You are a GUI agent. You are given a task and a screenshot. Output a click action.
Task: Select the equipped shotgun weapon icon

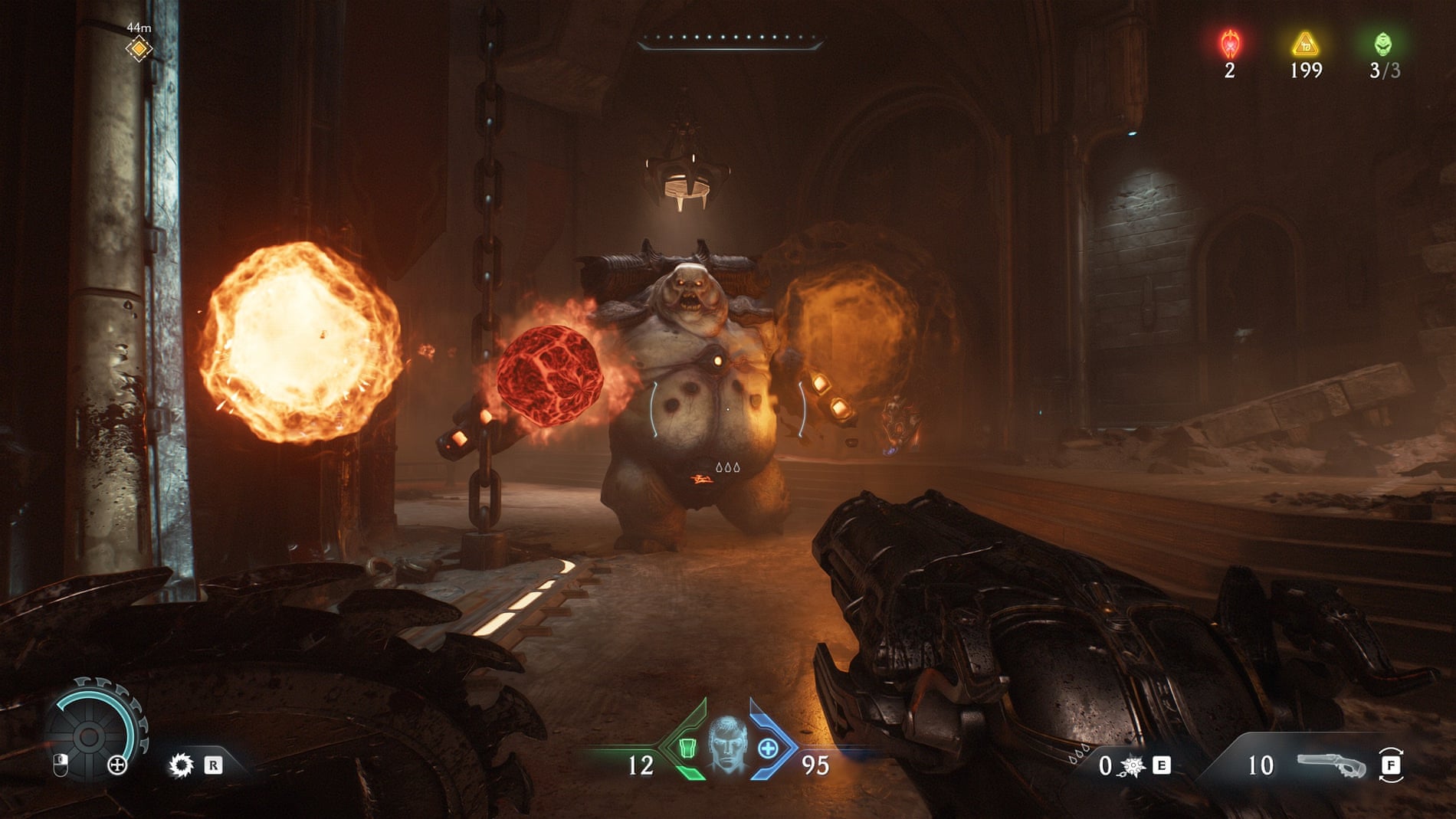[1332, 765]
